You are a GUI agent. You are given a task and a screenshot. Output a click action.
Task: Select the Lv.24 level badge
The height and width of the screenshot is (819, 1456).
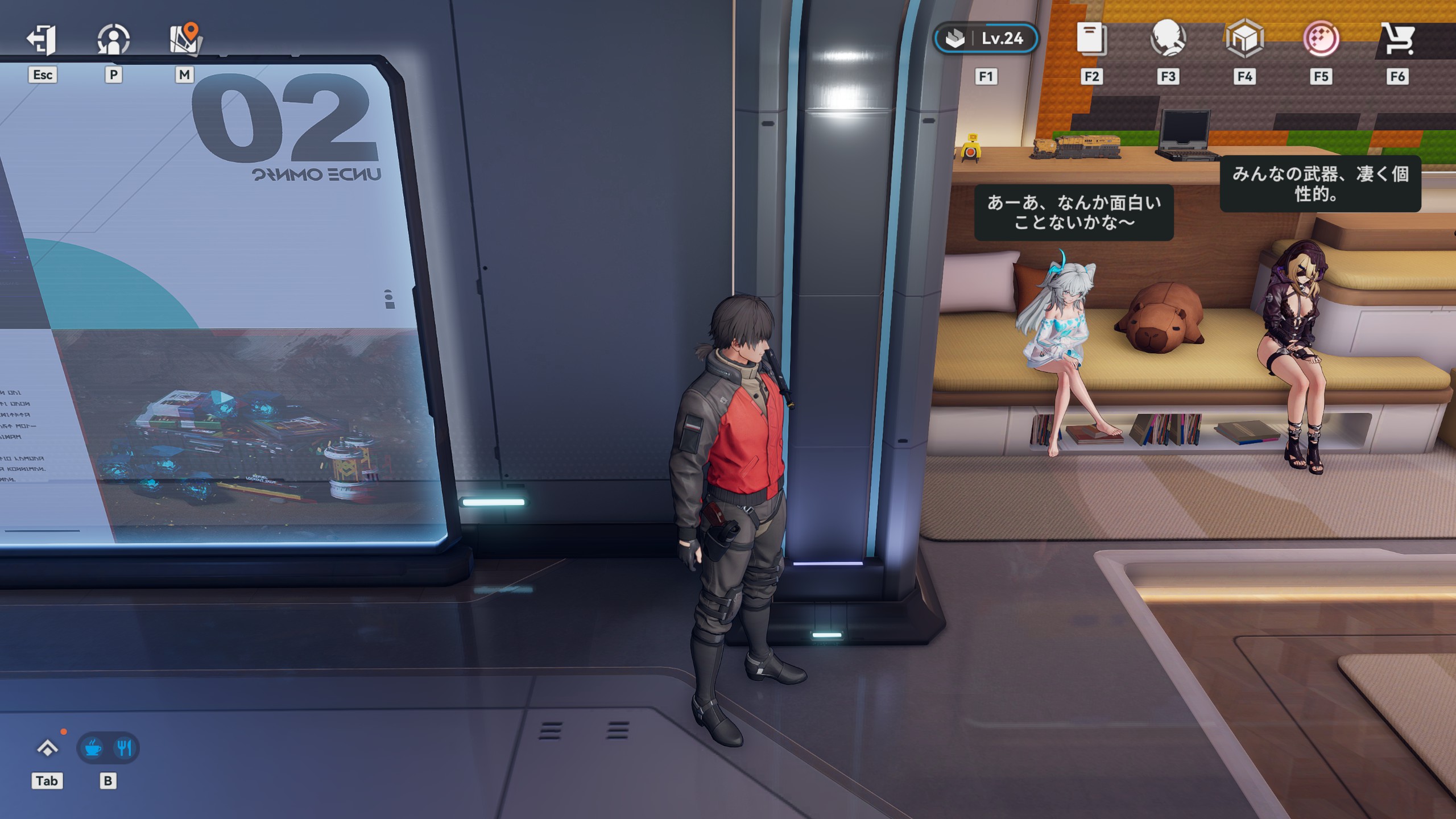[x=986, y=39]
